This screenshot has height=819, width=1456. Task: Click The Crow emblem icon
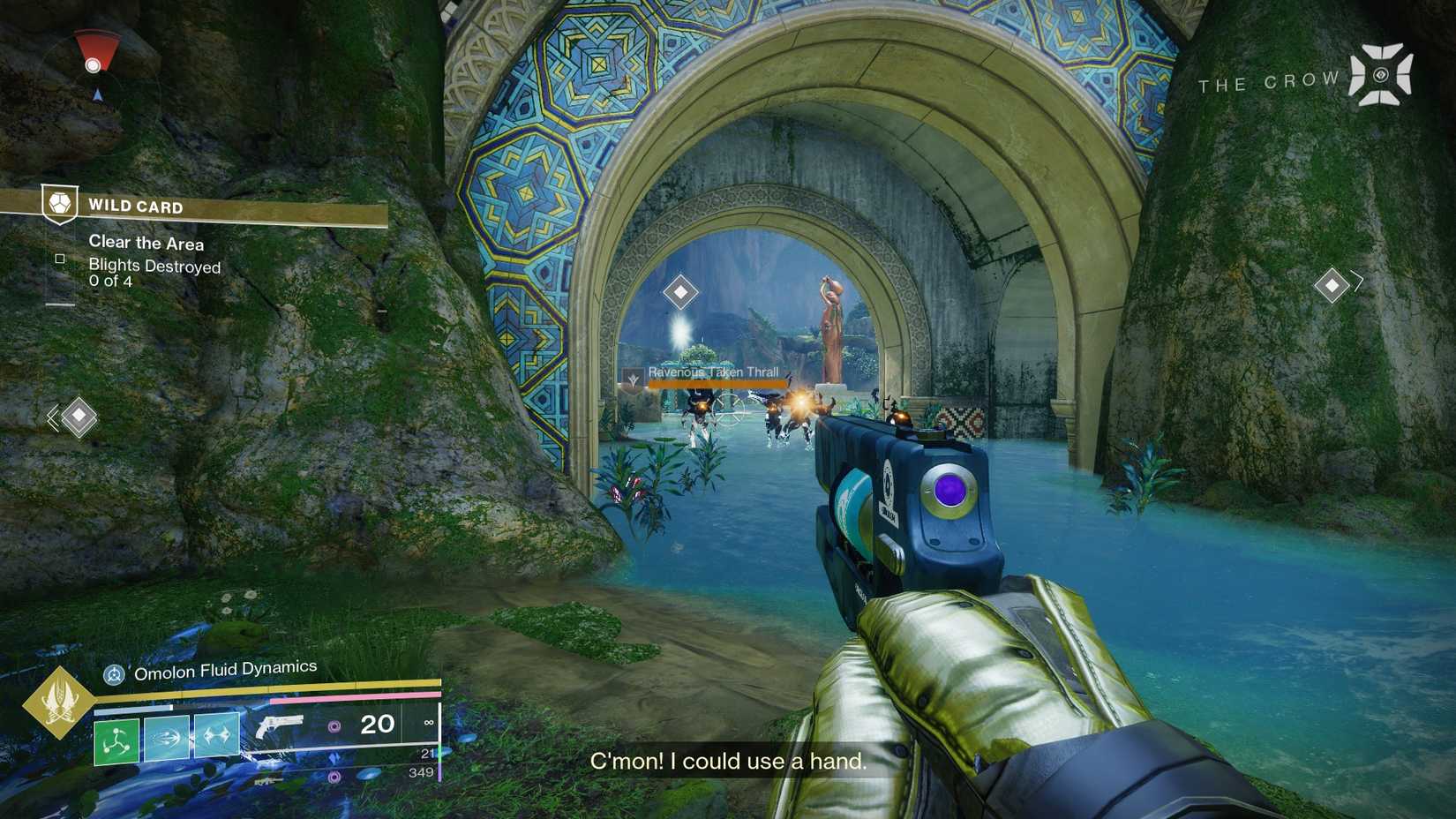[1381, 76]
